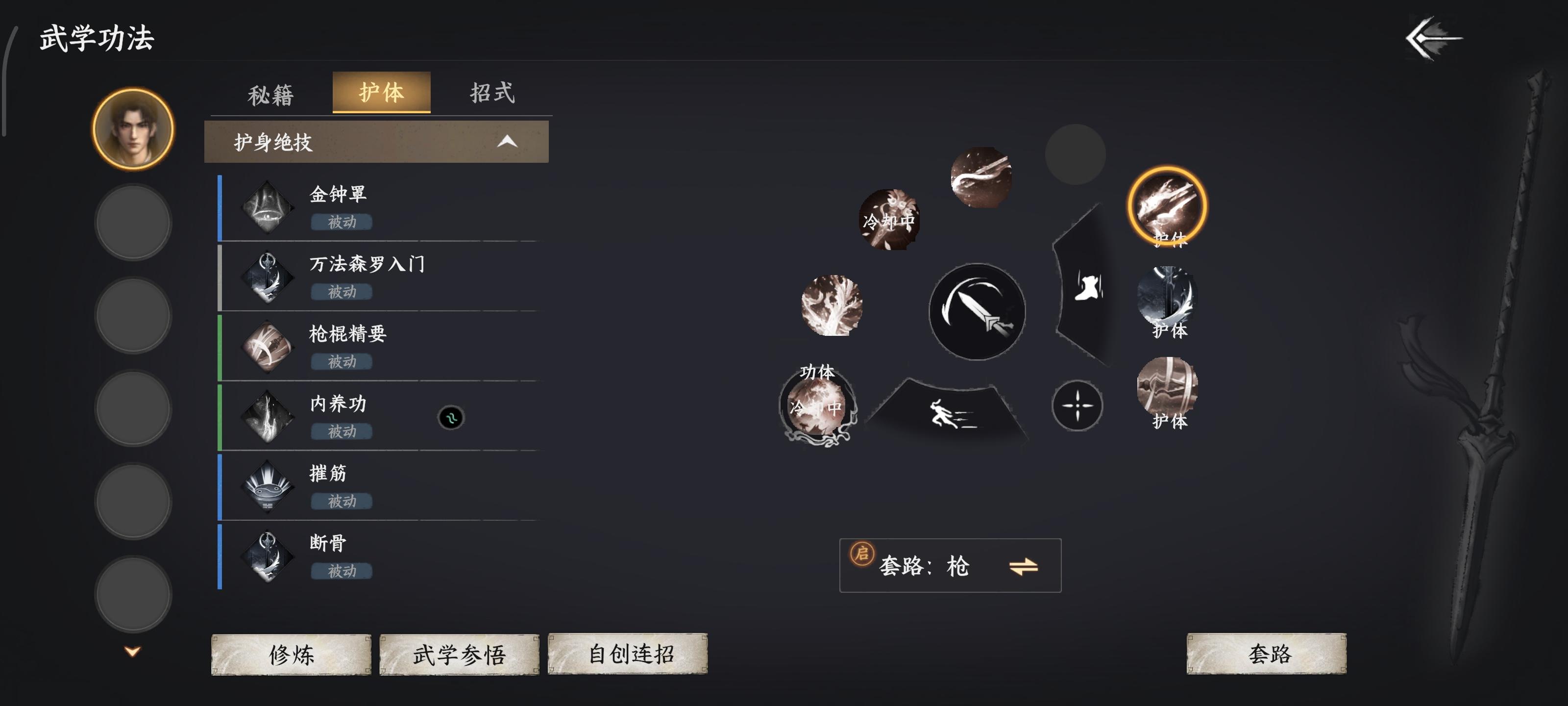Screen dimensions: 1568x706
Task: Switch the 套路 using the swap arrows
Action: [x=1023, y=566]
